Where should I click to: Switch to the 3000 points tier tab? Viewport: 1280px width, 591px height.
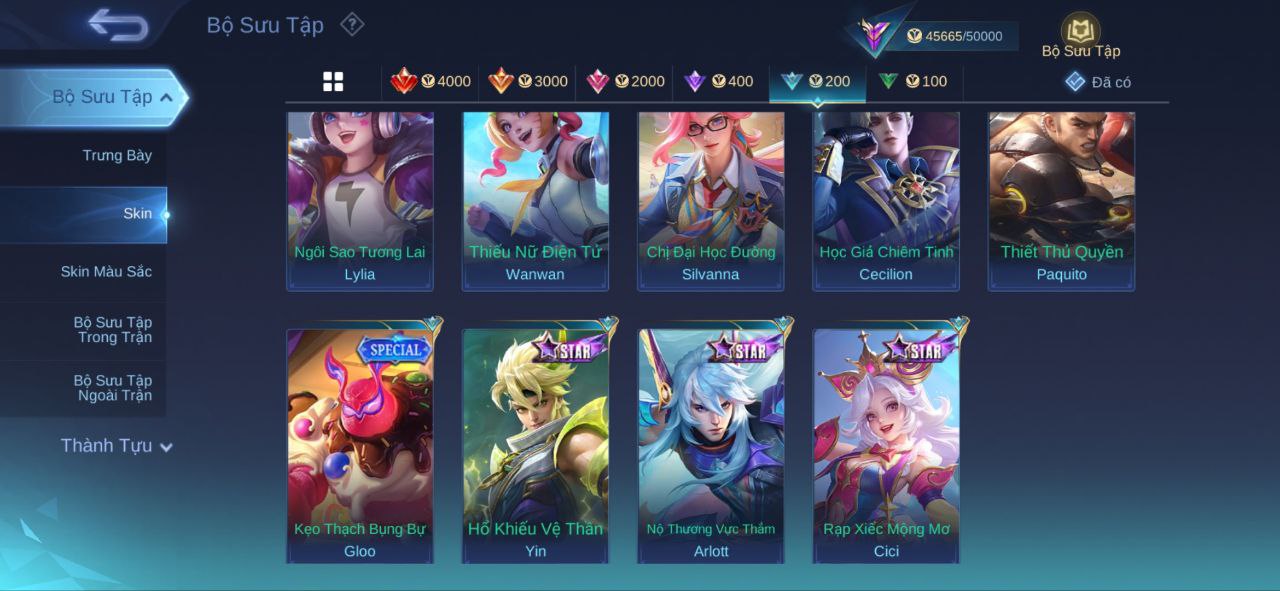[x=528, y=82]
